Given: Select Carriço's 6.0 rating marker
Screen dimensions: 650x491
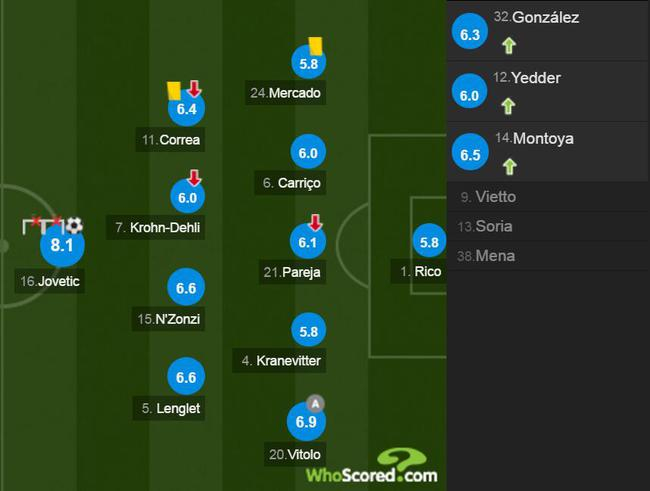Looking at the screenshot, I should [x=307, y=153].
